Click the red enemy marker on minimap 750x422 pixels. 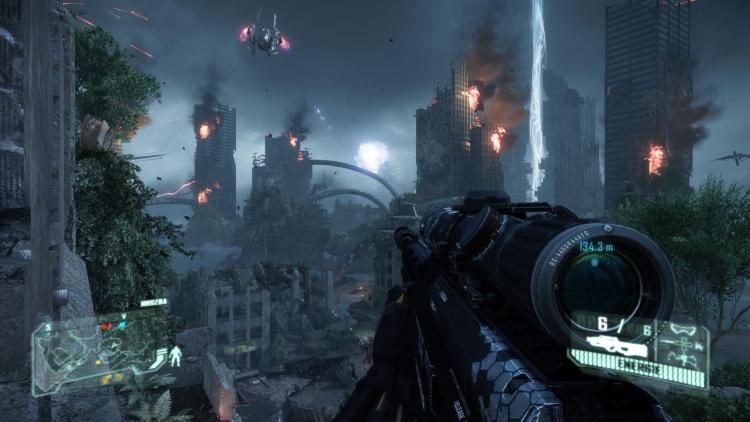point(105,327)
